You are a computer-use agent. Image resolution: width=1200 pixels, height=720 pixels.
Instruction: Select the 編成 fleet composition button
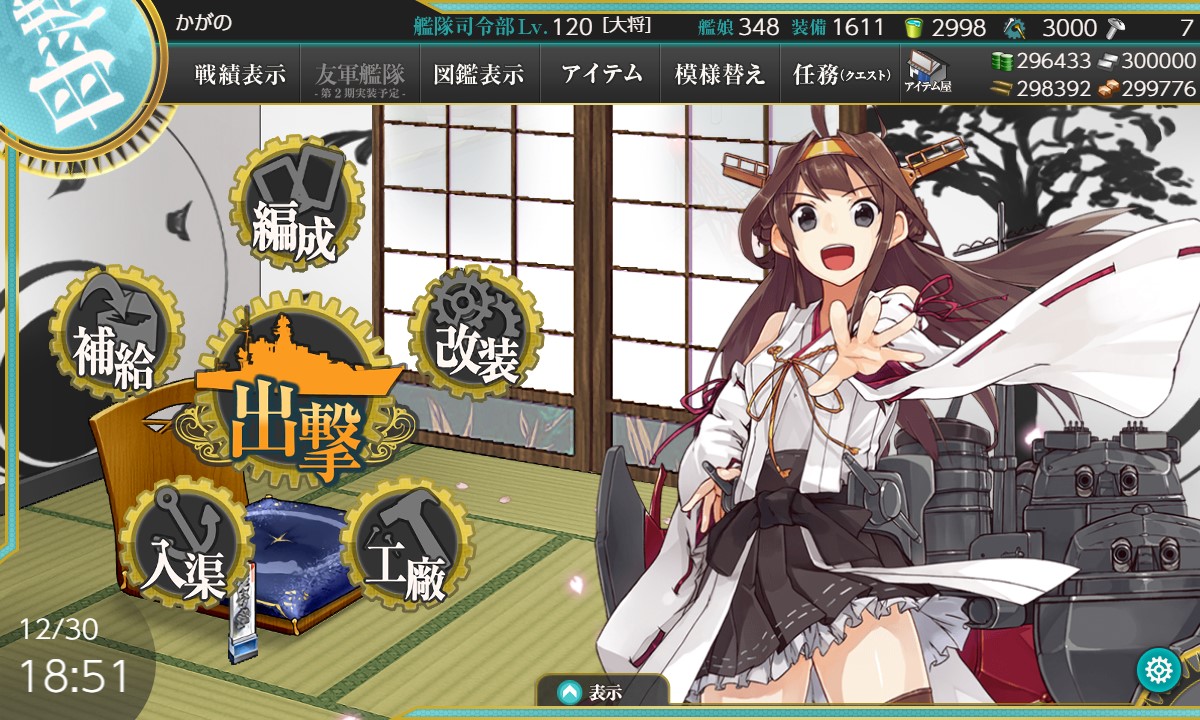[x=293, y=208]
